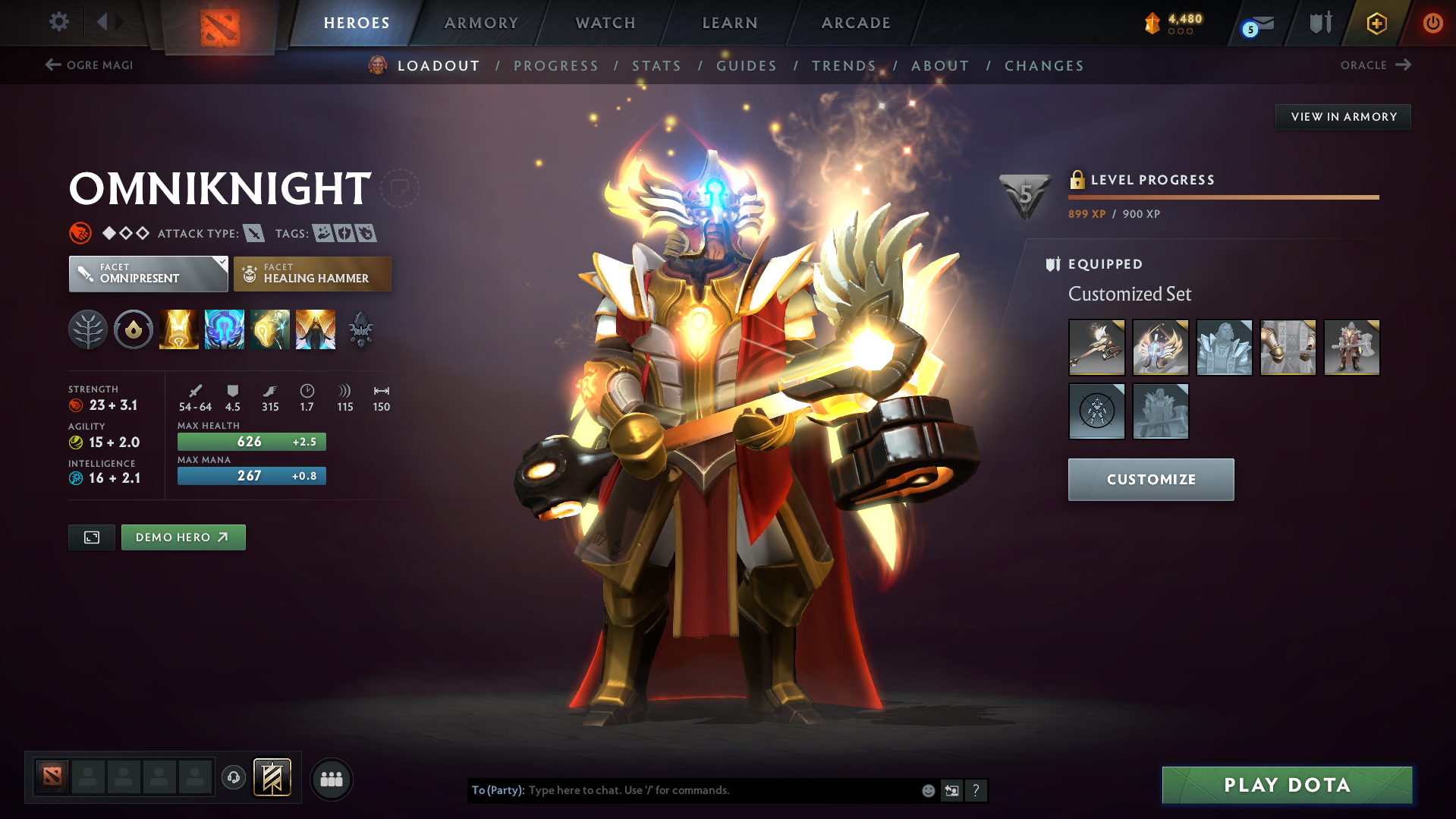Click the red power button icon
Screen dimensions: 1456x819
(x=1432, y=24)
